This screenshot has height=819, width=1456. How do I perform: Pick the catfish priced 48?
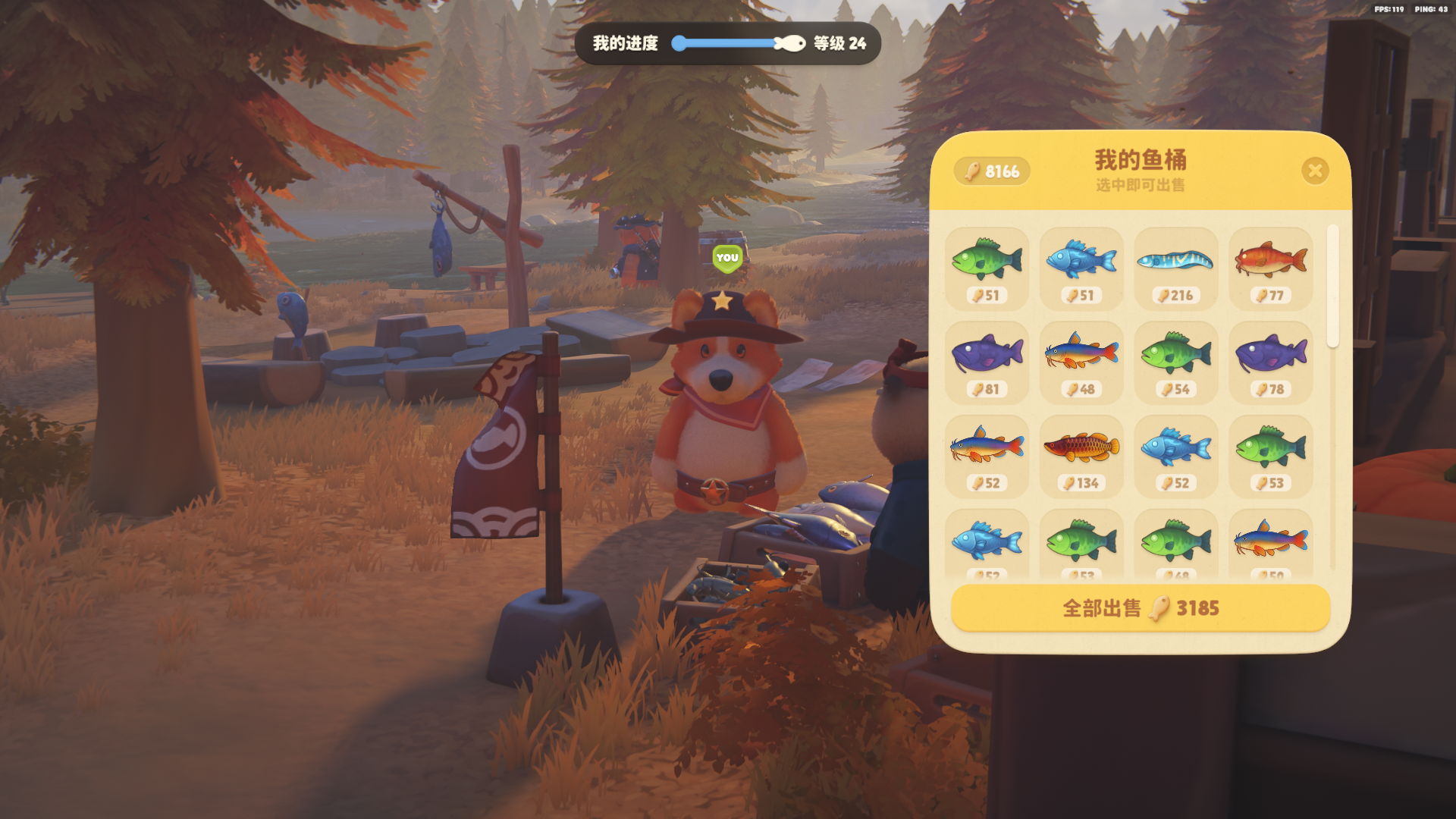1081,362
